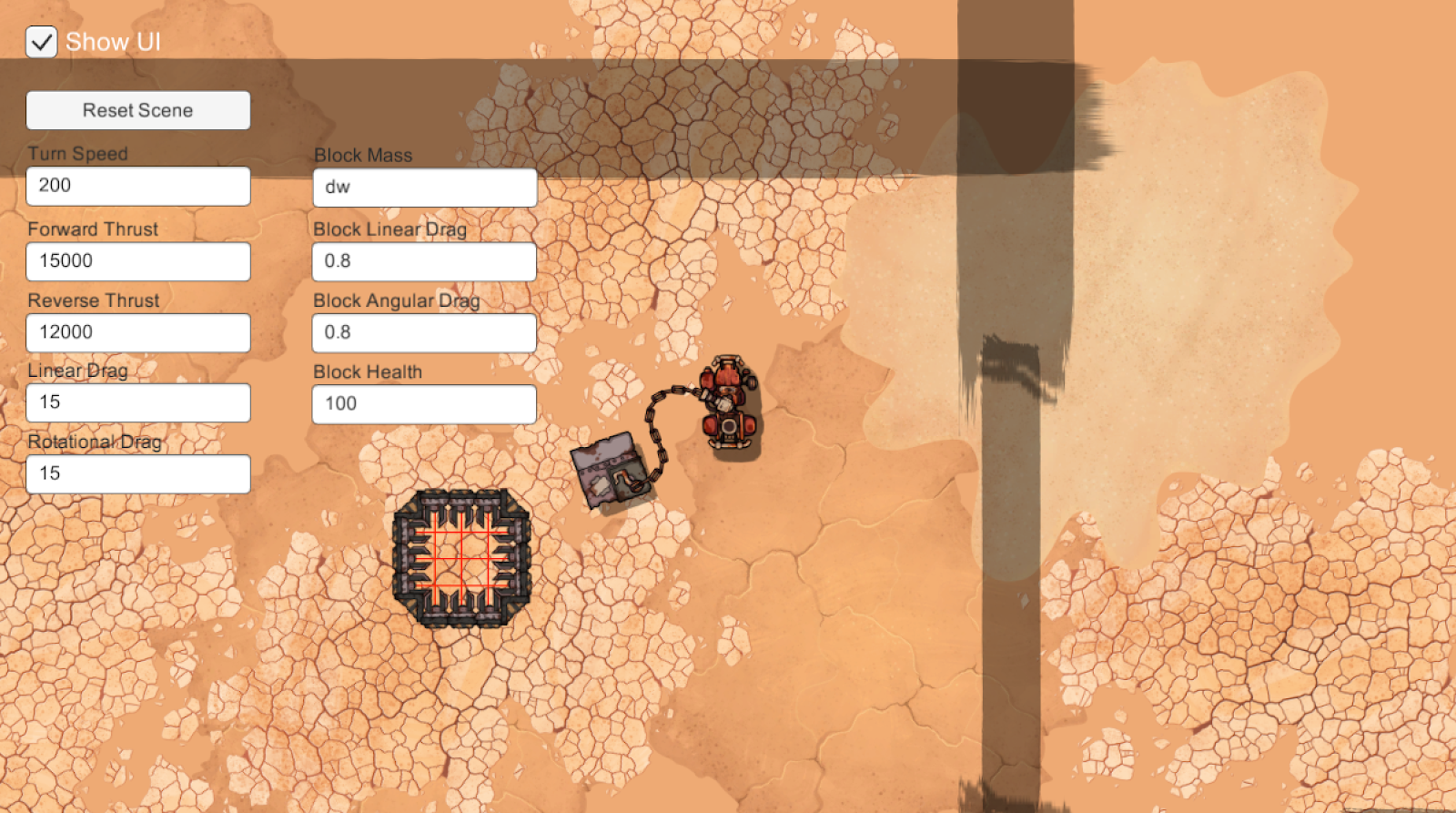Edit the Reverse Thrust field
This screenshot has height=813, width=1456.
138,332
